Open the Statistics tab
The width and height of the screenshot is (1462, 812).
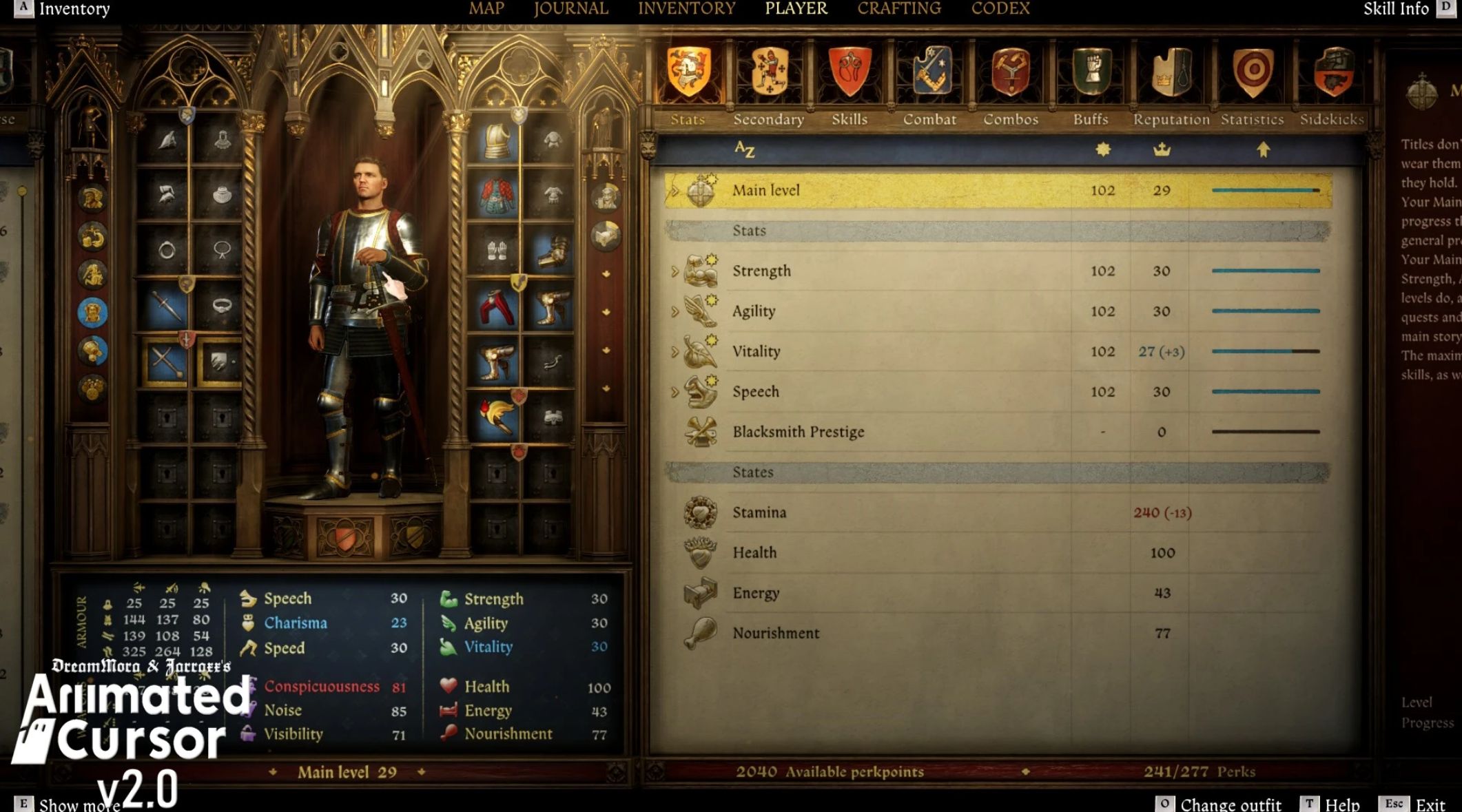[x=1252, y=83]
